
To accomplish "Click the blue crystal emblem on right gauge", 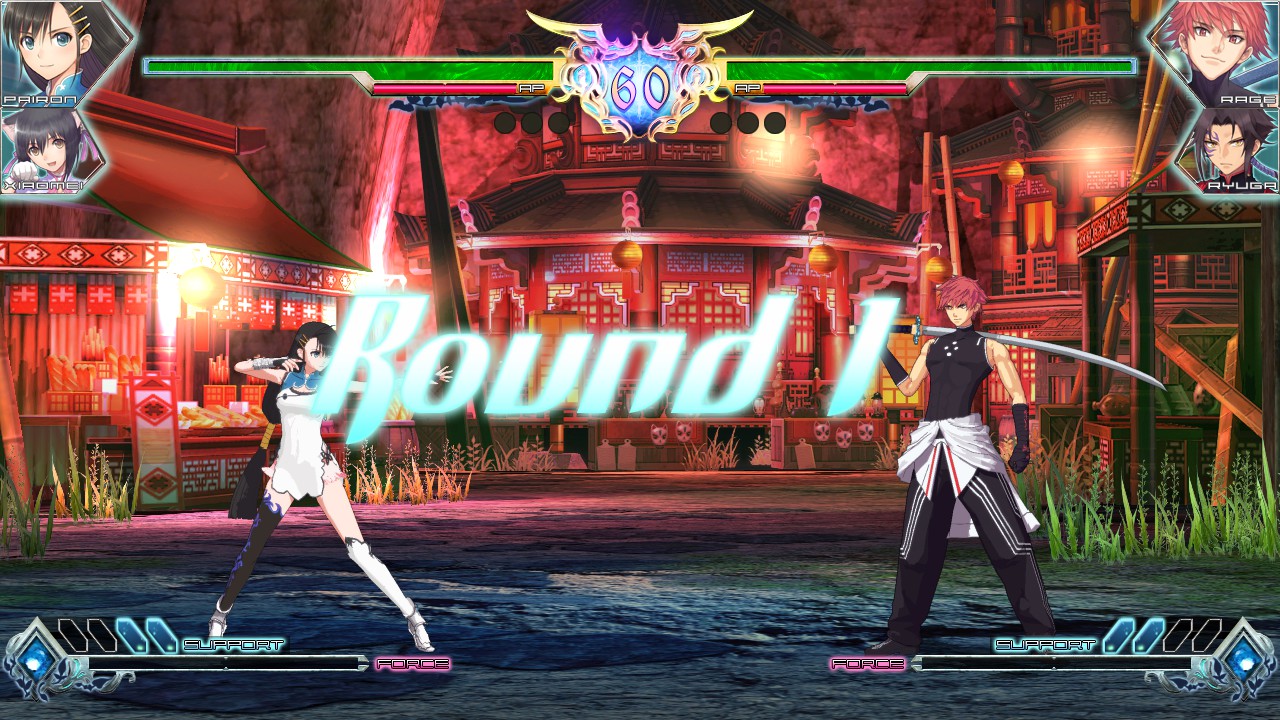I will (1244, 660).
